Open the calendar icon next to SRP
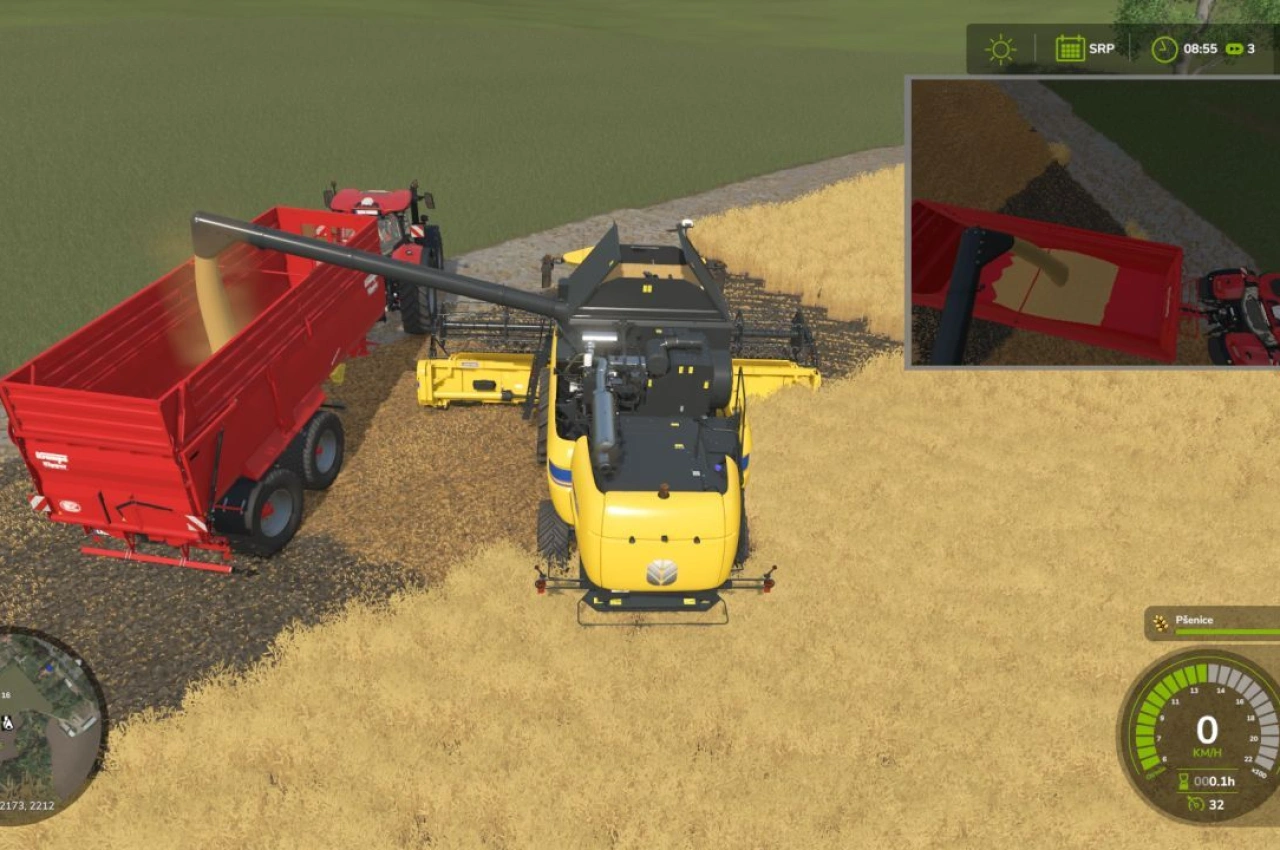The image size is (1280, 850). click(1070, 47)
